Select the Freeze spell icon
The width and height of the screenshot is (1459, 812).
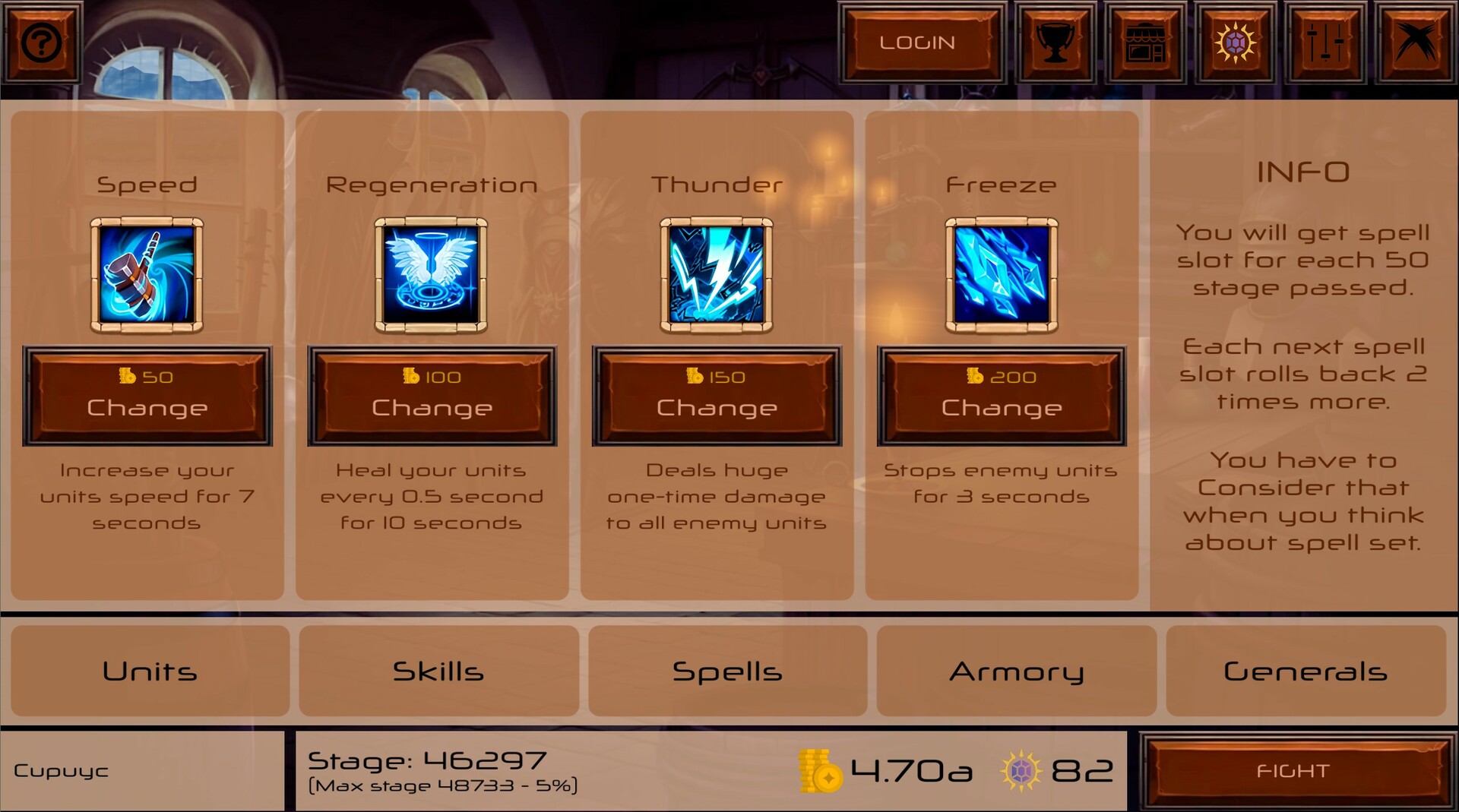[x=1002, y=275]
